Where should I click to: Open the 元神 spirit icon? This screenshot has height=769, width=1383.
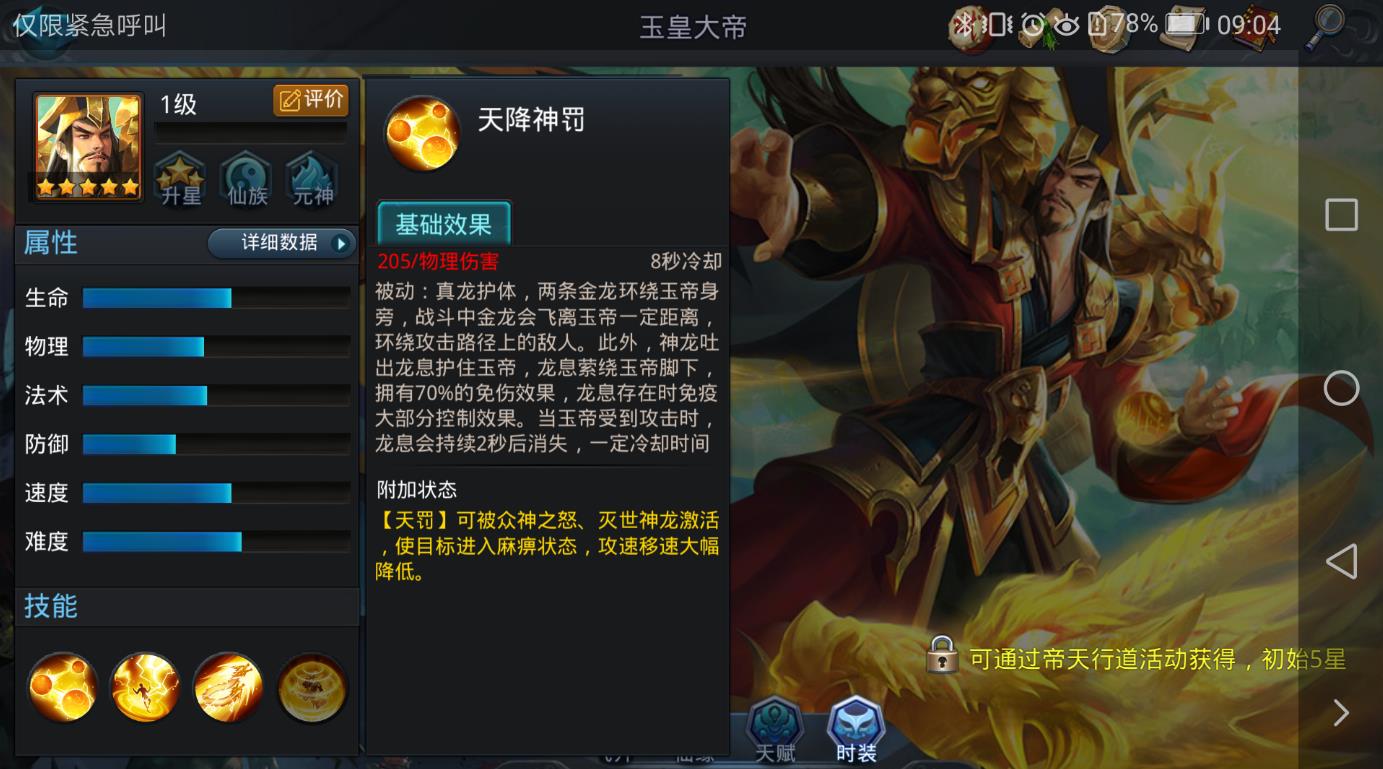click(311, 178)
